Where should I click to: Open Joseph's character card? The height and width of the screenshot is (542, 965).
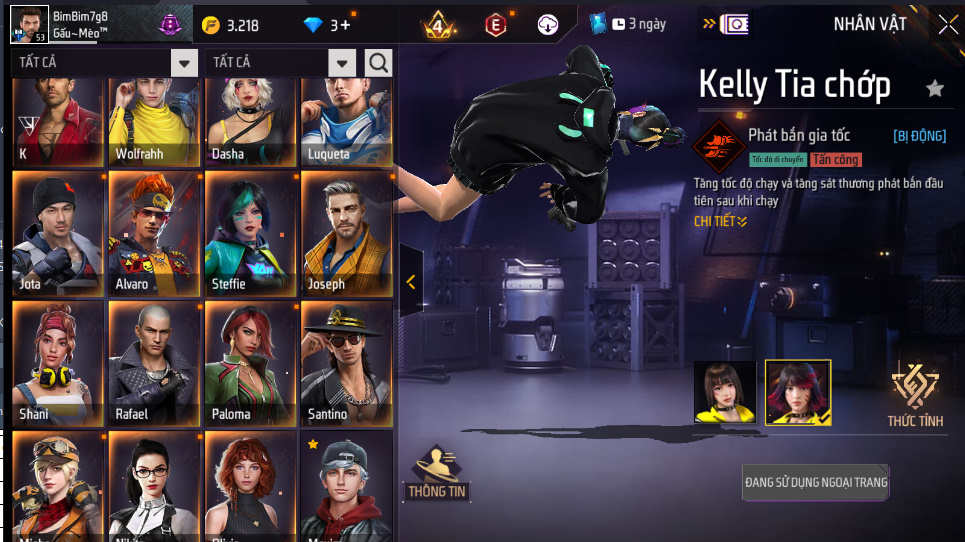click(x=347, y=234)
